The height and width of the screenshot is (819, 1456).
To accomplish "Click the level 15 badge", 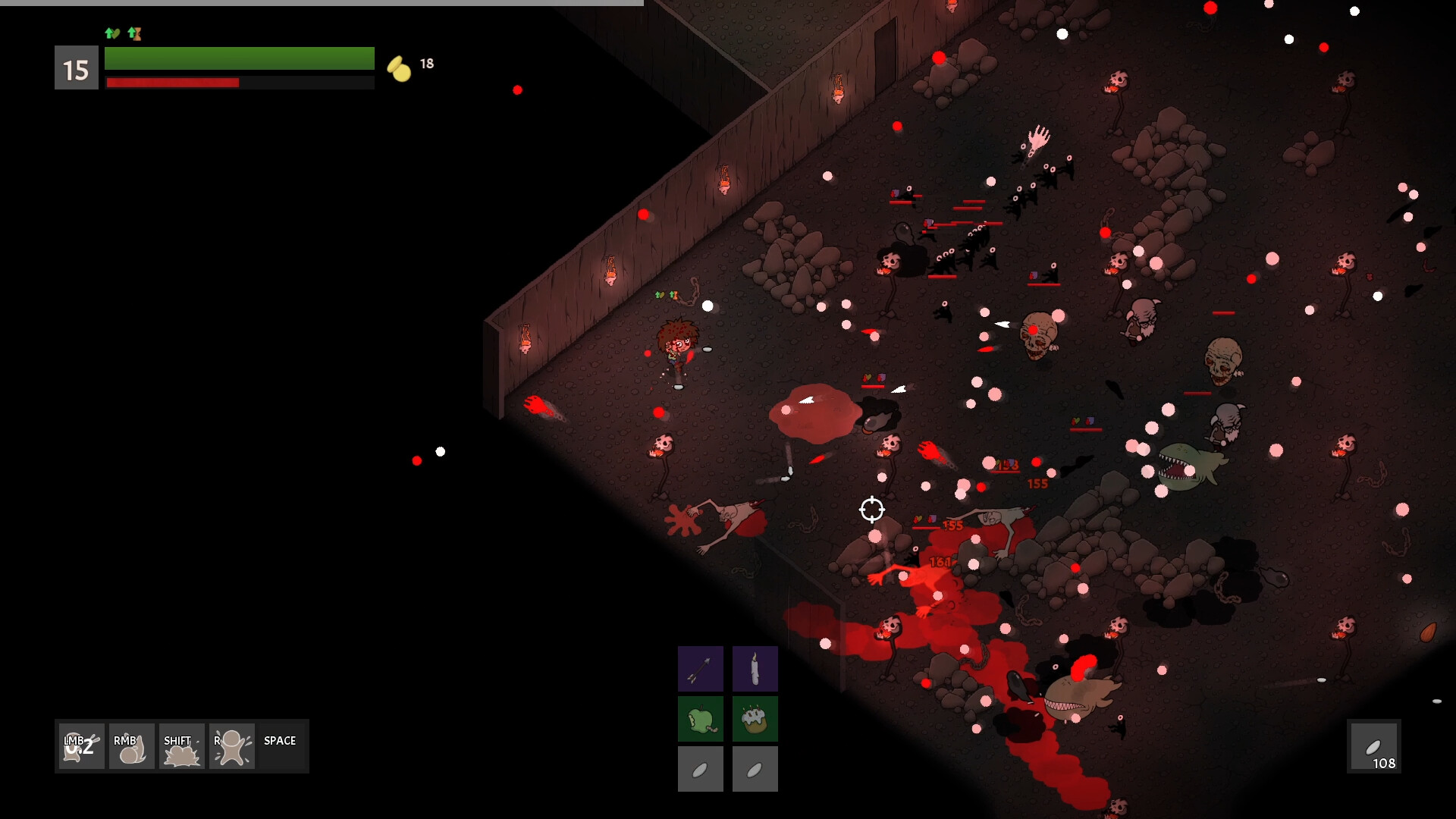I will tap(76, 67).
